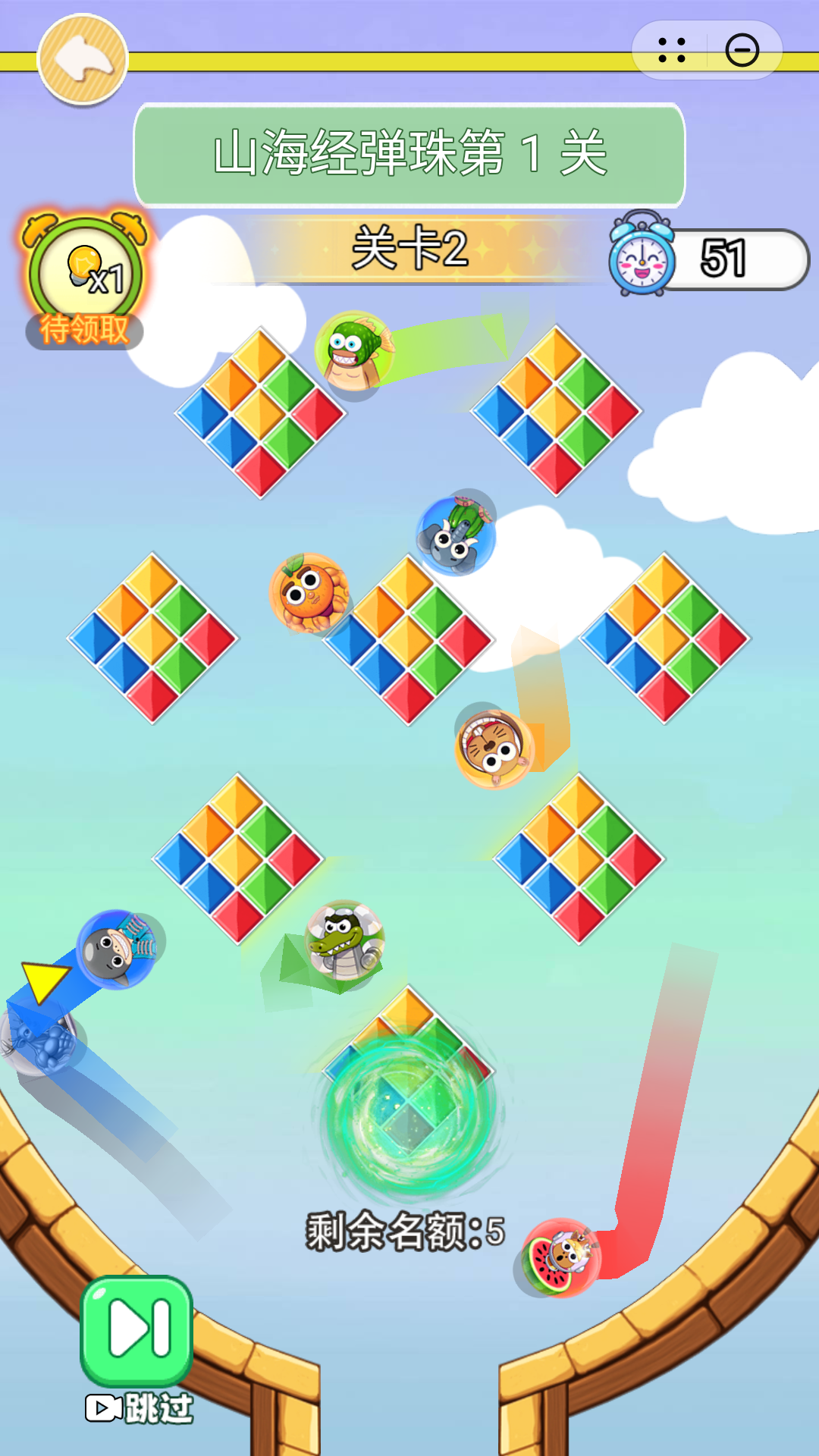Viewport: 819px width, 1456px height.
Task: Go back with the arrow button
Action: 83,59
